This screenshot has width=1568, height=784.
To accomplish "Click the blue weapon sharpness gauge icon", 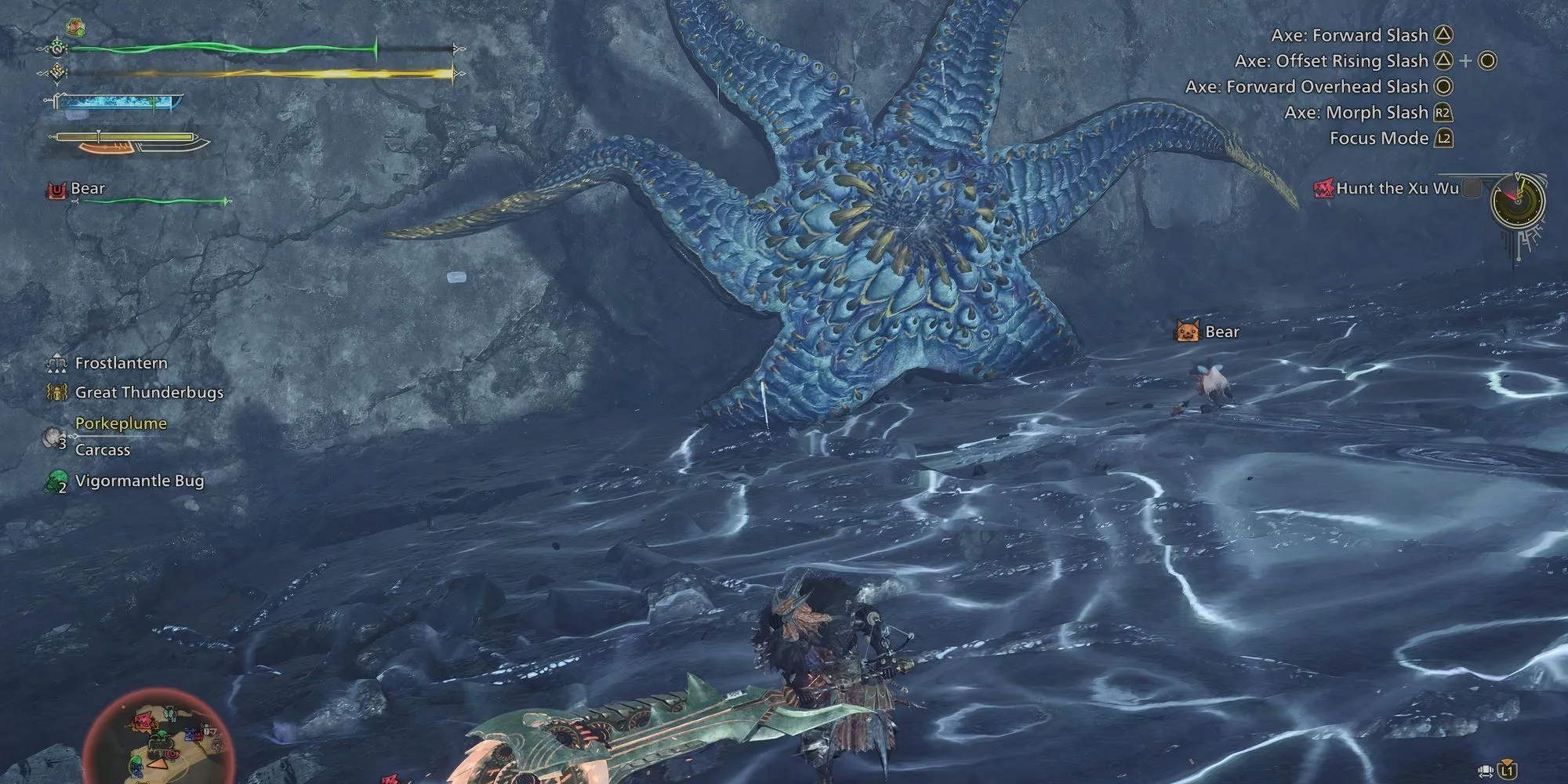I will pyautogui.click(x=118, y=103).
